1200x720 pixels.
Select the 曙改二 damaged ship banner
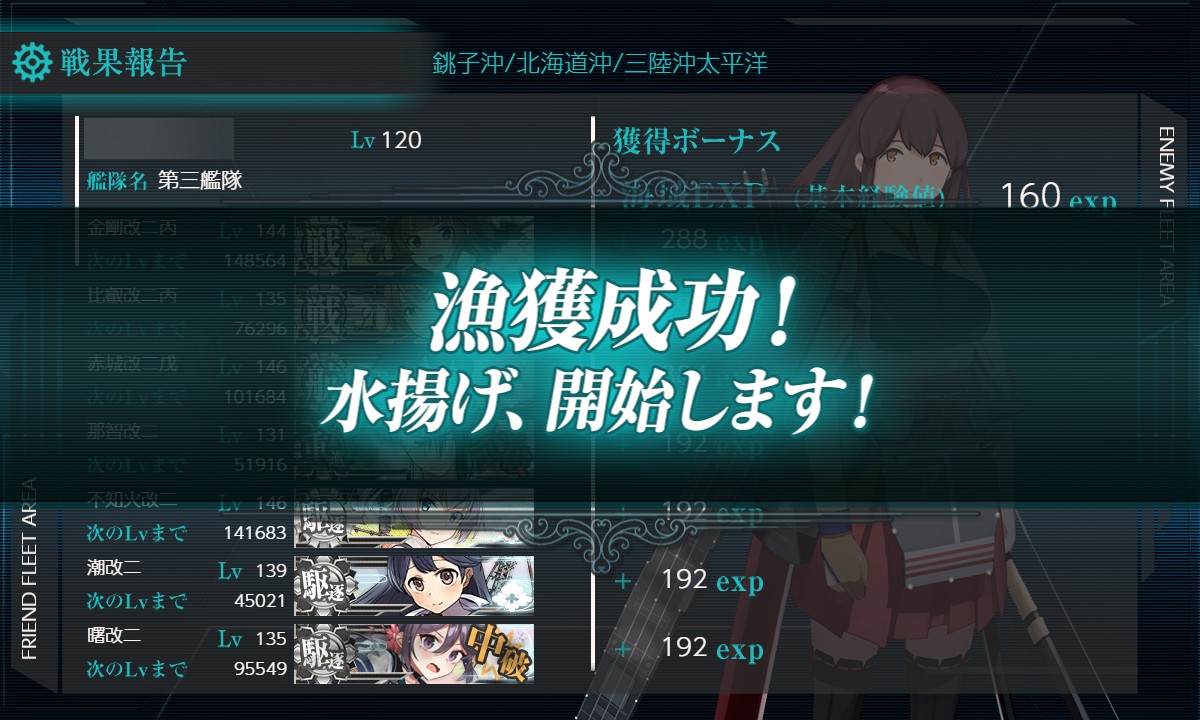tap(413, 653)
